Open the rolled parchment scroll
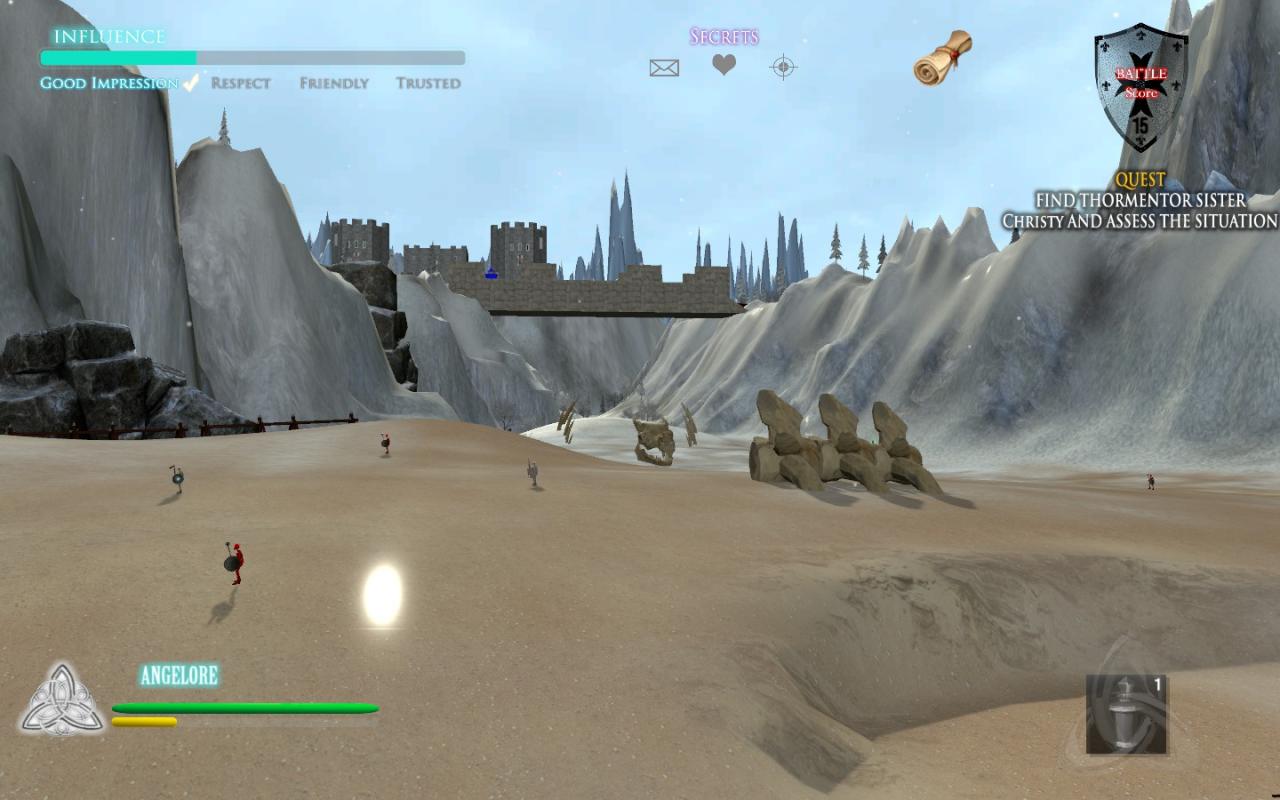Viewport: 1280px width, 800px height. 942,58
